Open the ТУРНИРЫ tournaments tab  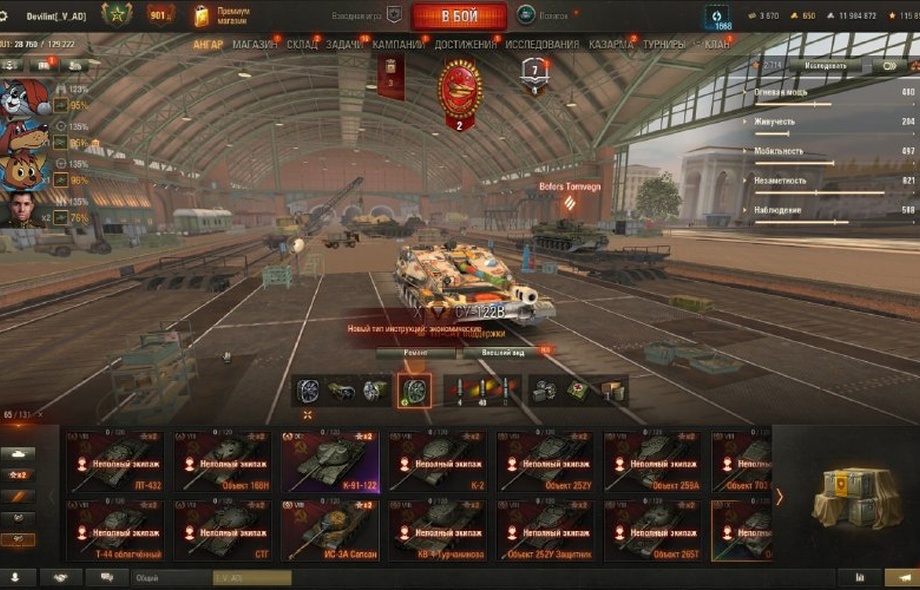[x=664, y=45]
